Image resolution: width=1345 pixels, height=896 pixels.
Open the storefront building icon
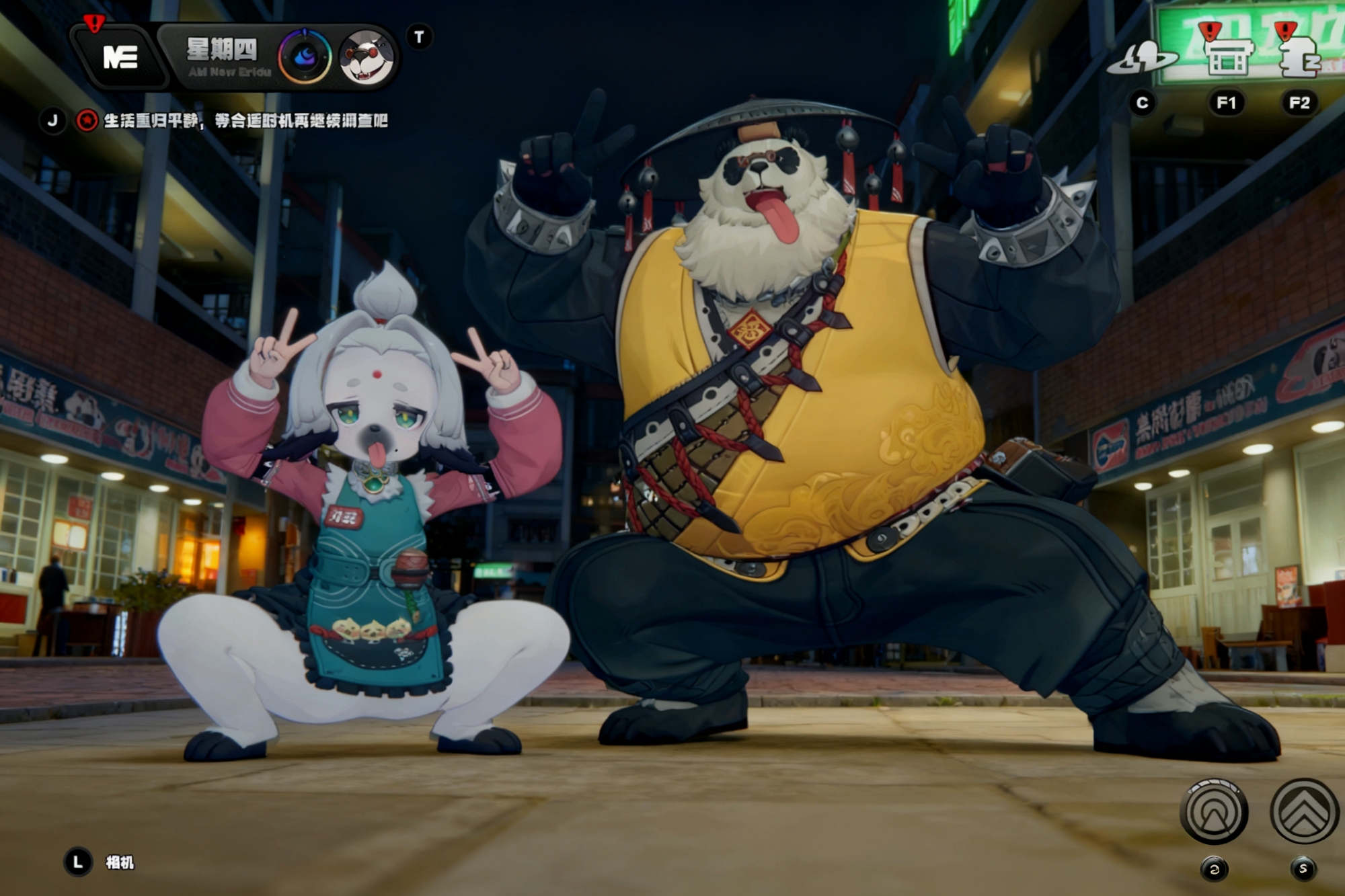click(1227, 57)
